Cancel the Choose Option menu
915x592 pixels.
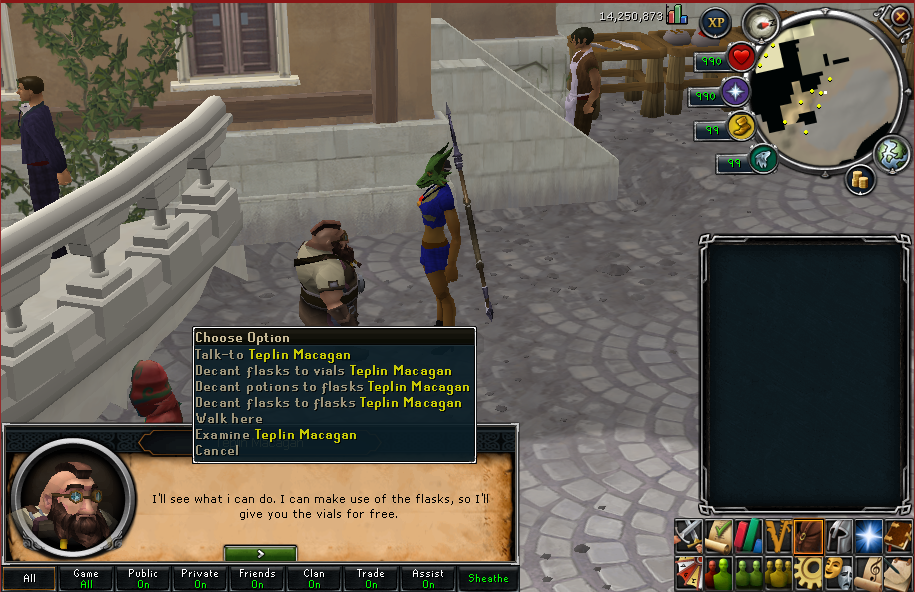pyautogui.click(x=217, y=450)
